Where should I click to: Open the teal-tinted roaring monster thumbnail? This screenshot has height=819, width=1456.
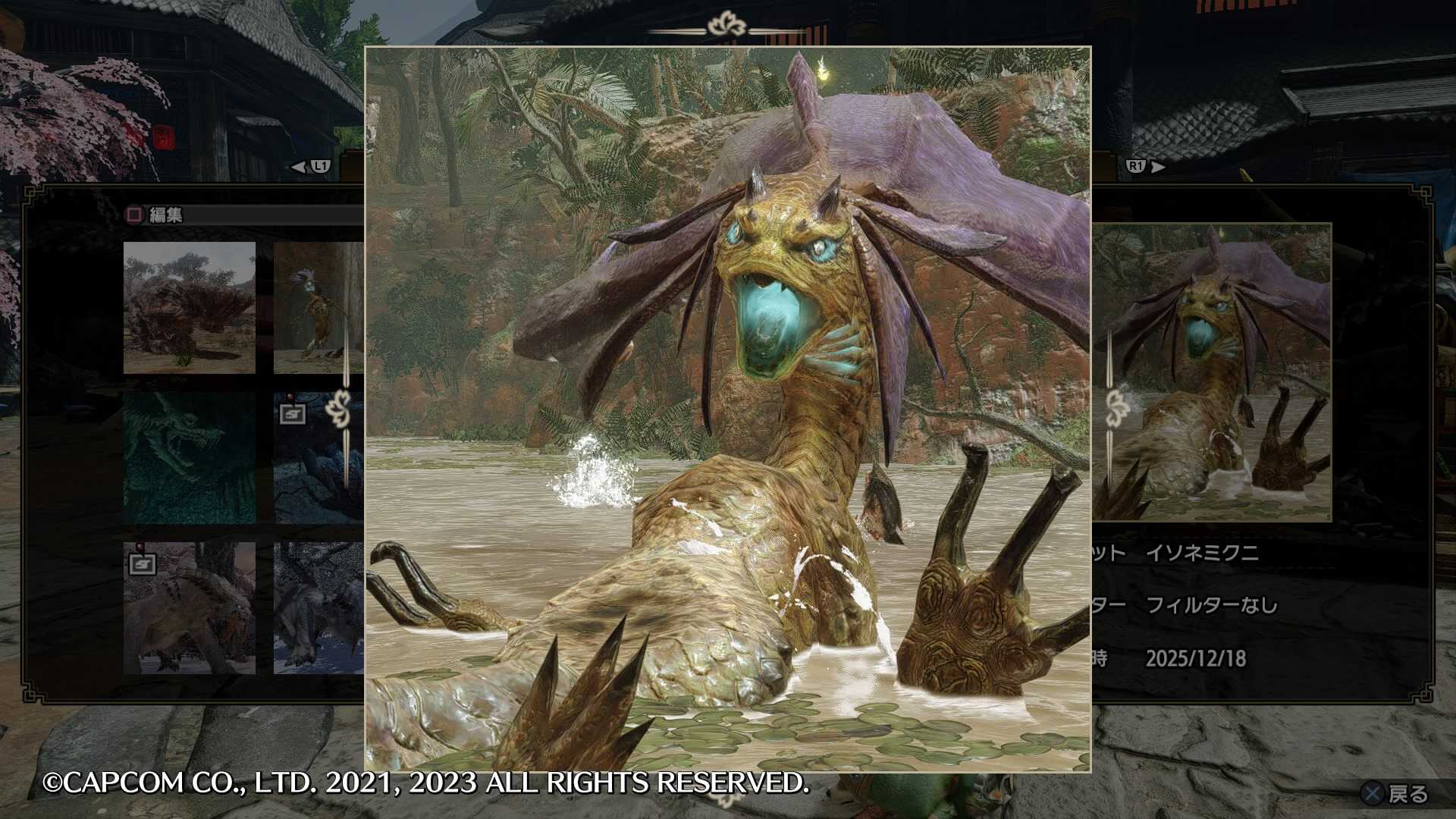pyautogui.click(x=189, y=457)
